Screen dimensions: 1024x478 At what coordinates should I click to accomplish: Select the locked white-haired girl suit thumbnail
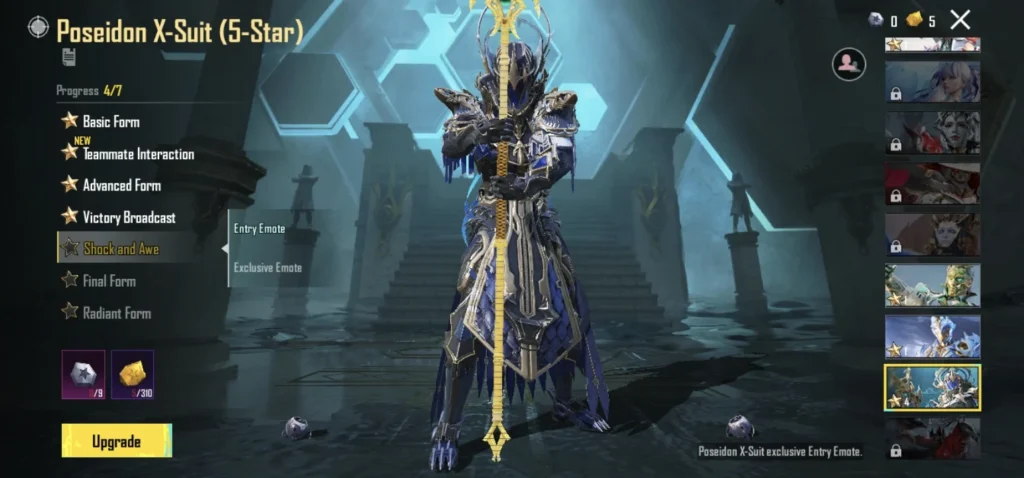[x=932, y=82]
